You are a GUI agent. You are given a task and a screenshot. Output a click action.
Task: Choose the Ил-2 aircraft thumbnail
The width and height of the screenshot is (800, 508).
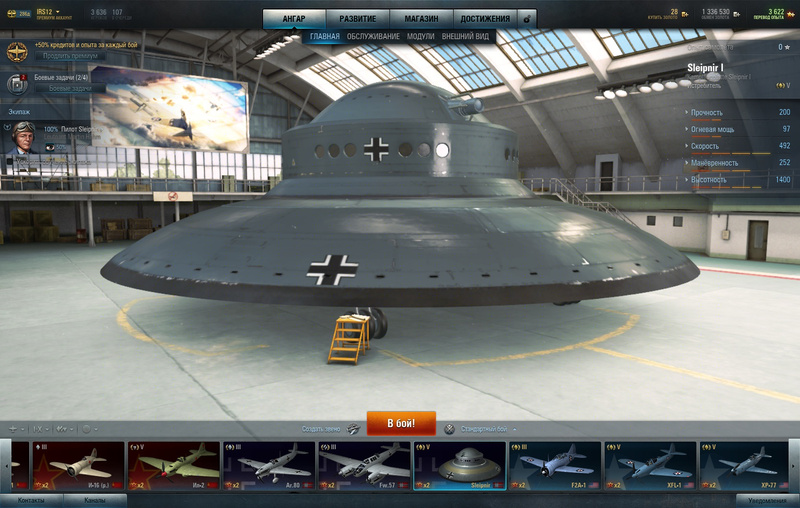tap(173, 466)
